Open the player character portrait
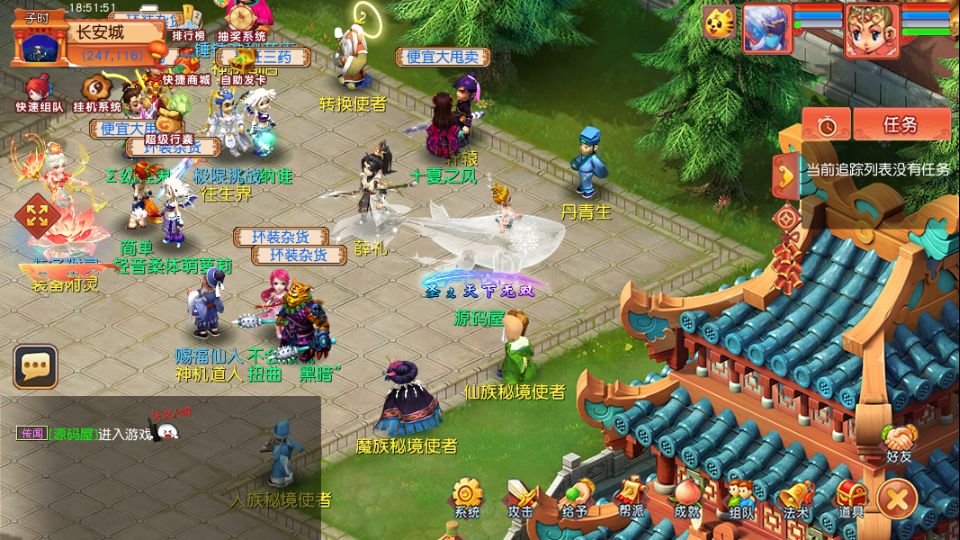Screen dimensions: 960x540 coord(871,30)
